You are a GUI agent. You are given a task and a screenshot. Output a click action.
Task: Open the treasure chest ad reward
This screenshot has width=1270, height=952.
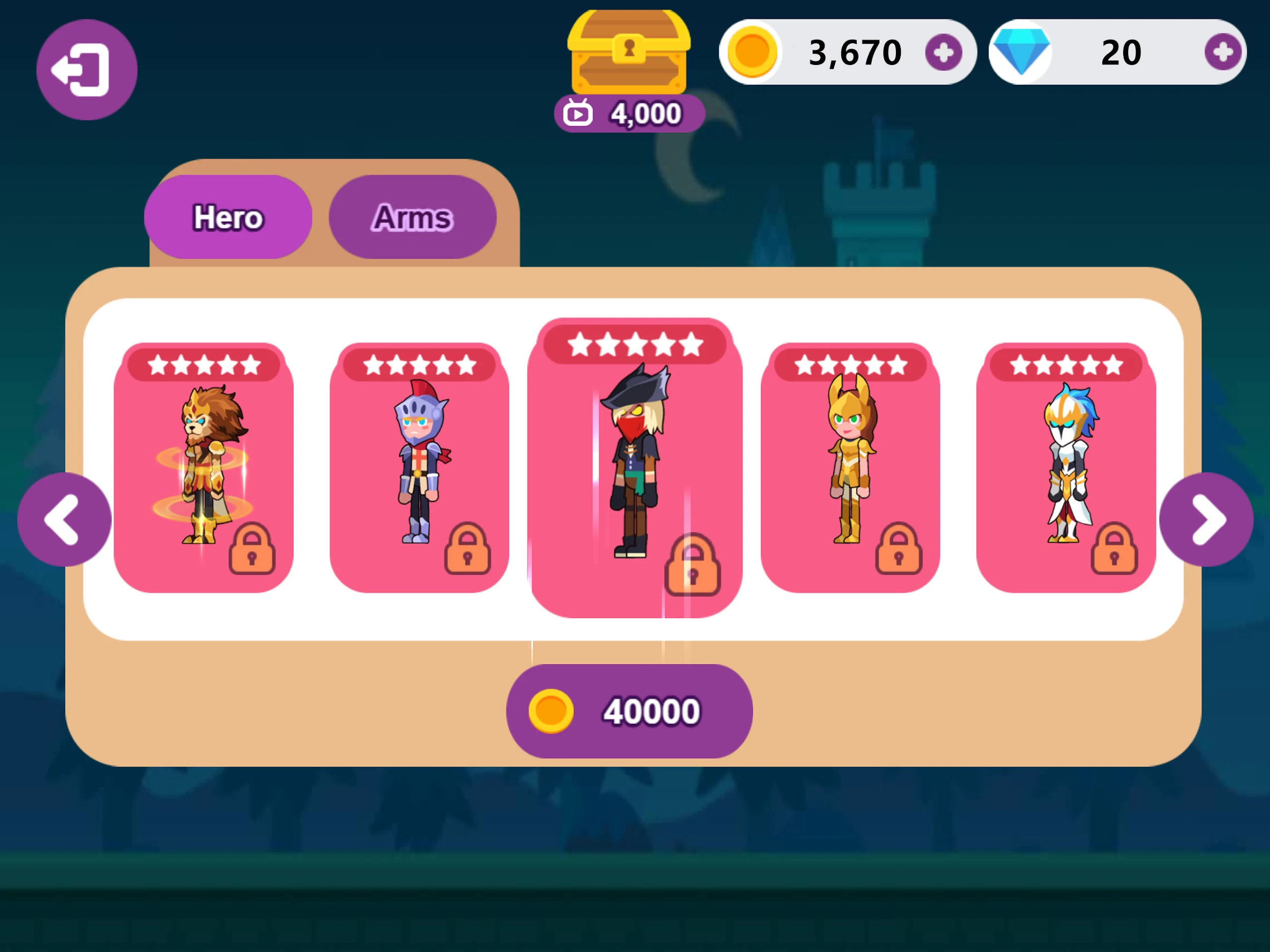pos(629,69)
